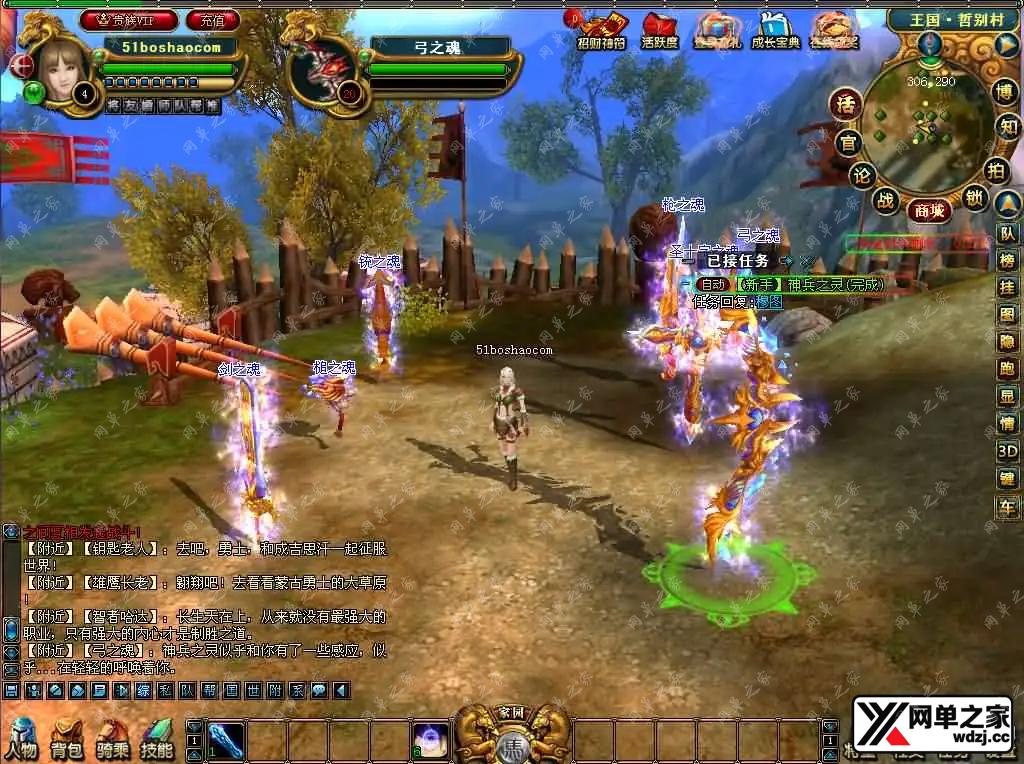Select the 世 world chat channel
The height and width of the screenshot is (764, 1024).
(252, 691)
